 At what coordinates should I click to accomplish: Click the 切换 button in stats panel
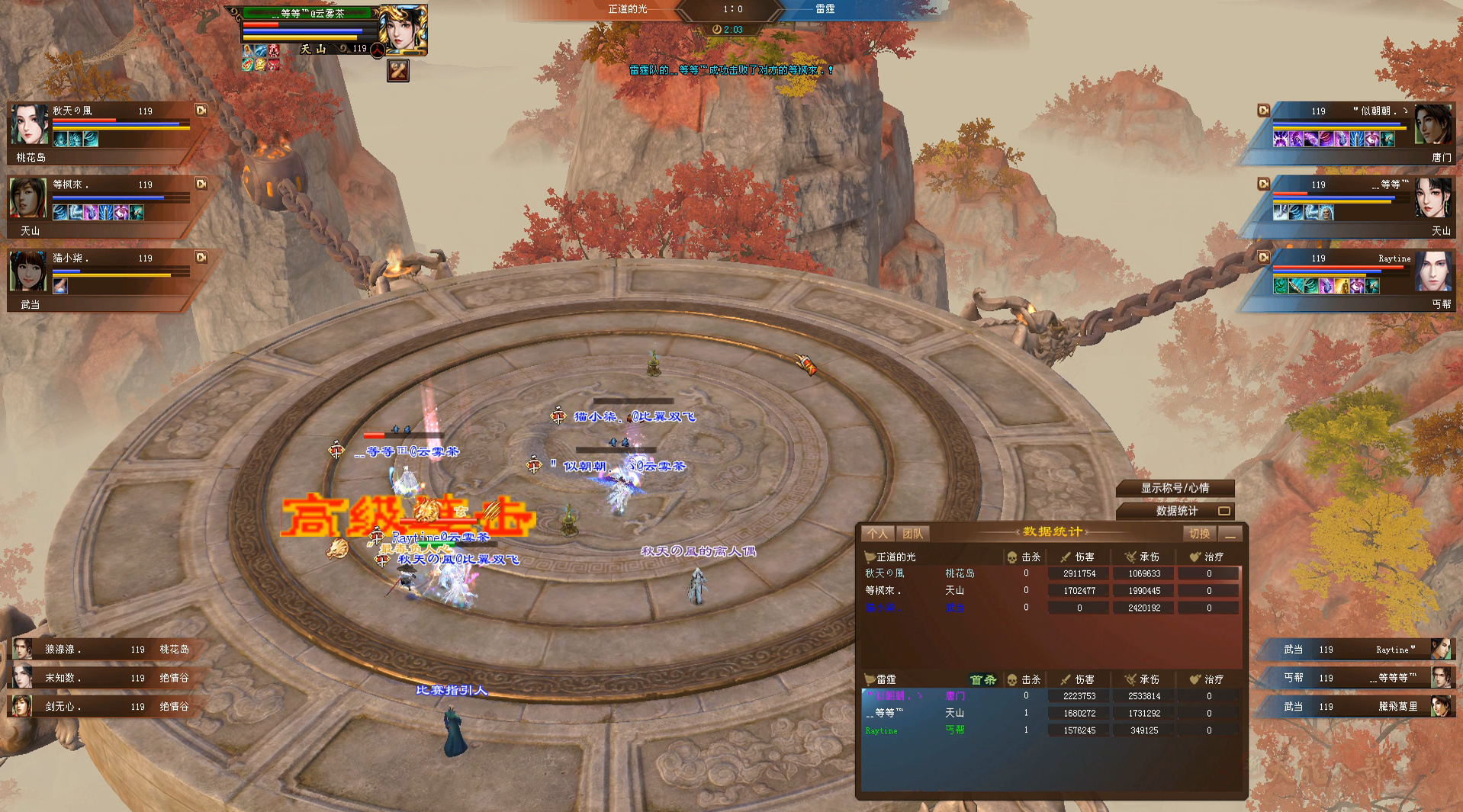[1199, 534]
